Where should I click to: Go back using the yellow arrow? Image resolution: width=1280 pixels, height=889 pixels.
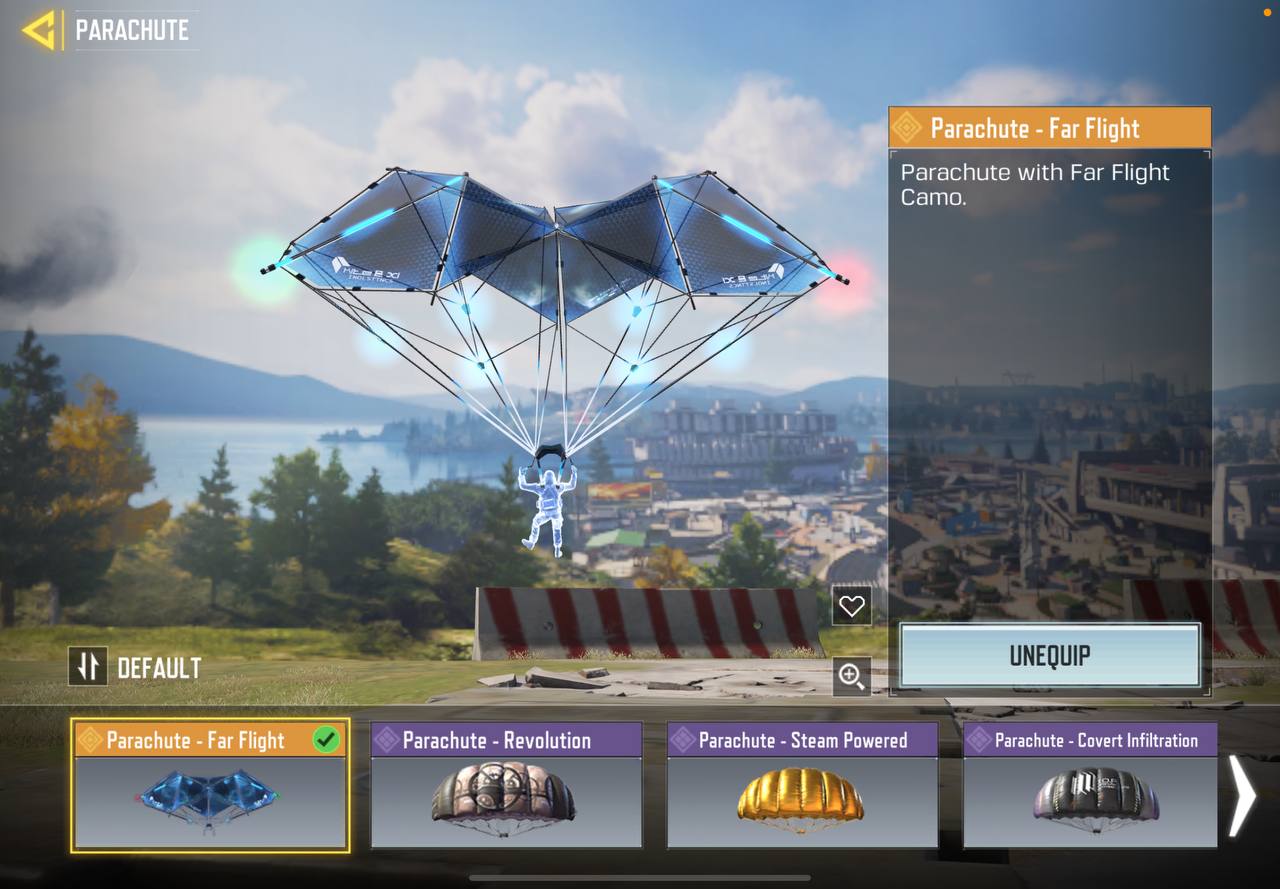point(40,30)
